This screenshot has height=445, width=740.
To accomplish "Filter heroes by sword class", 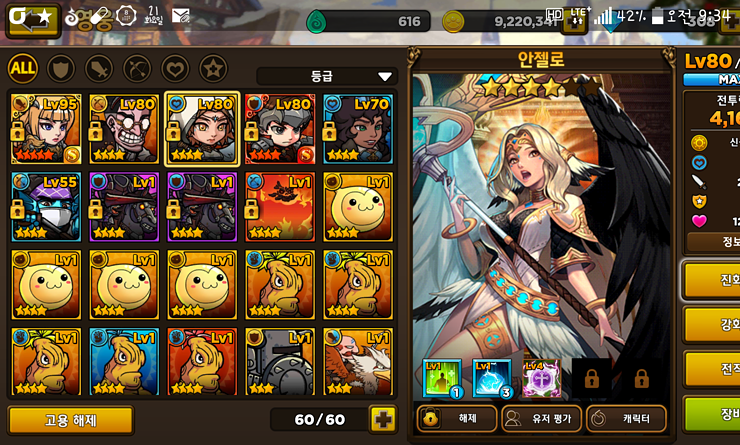I will pyautogui.click(x=100, y=68).
